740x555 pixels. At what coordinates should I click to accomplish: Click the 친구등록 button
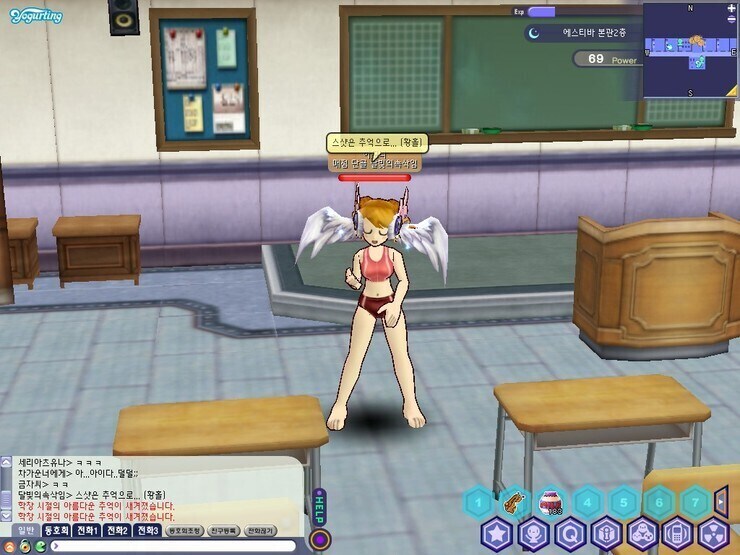pyautogui.click(x=224, y=531)
